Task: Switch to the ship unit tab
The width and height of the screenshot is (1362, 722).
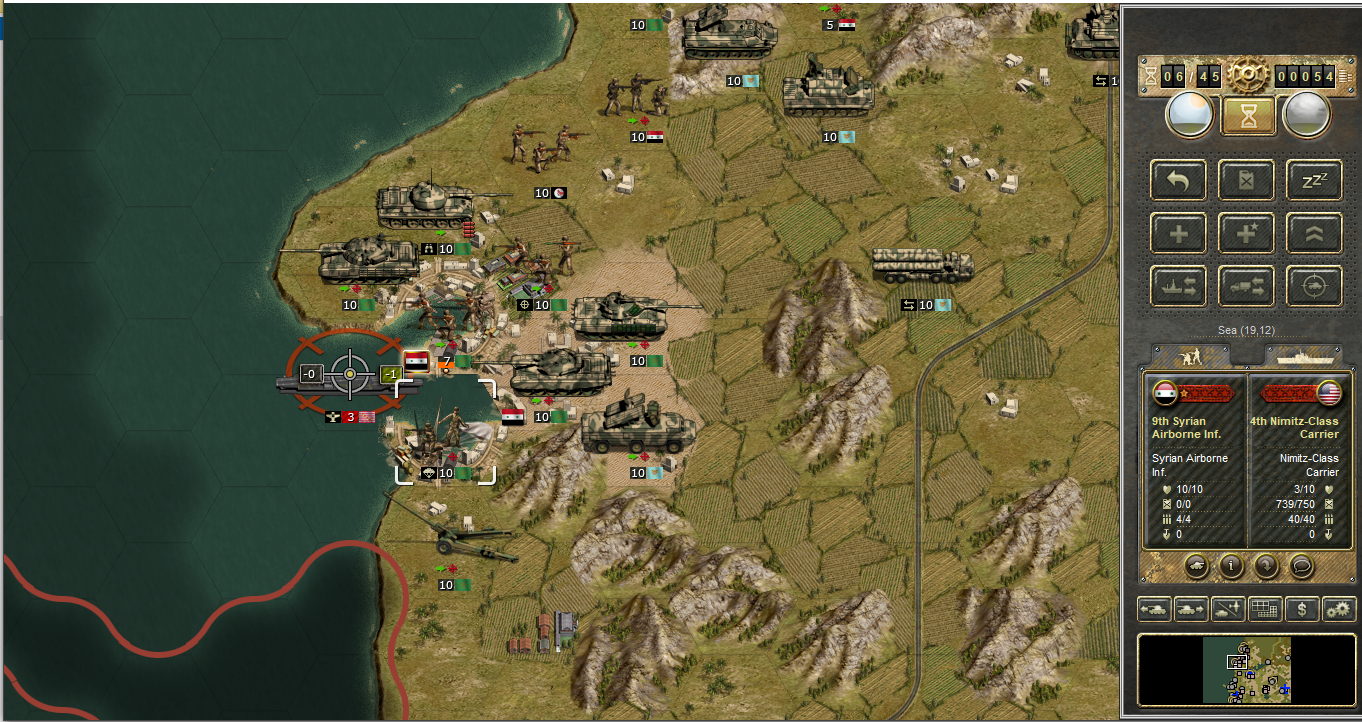Action: click(1303, 355)
